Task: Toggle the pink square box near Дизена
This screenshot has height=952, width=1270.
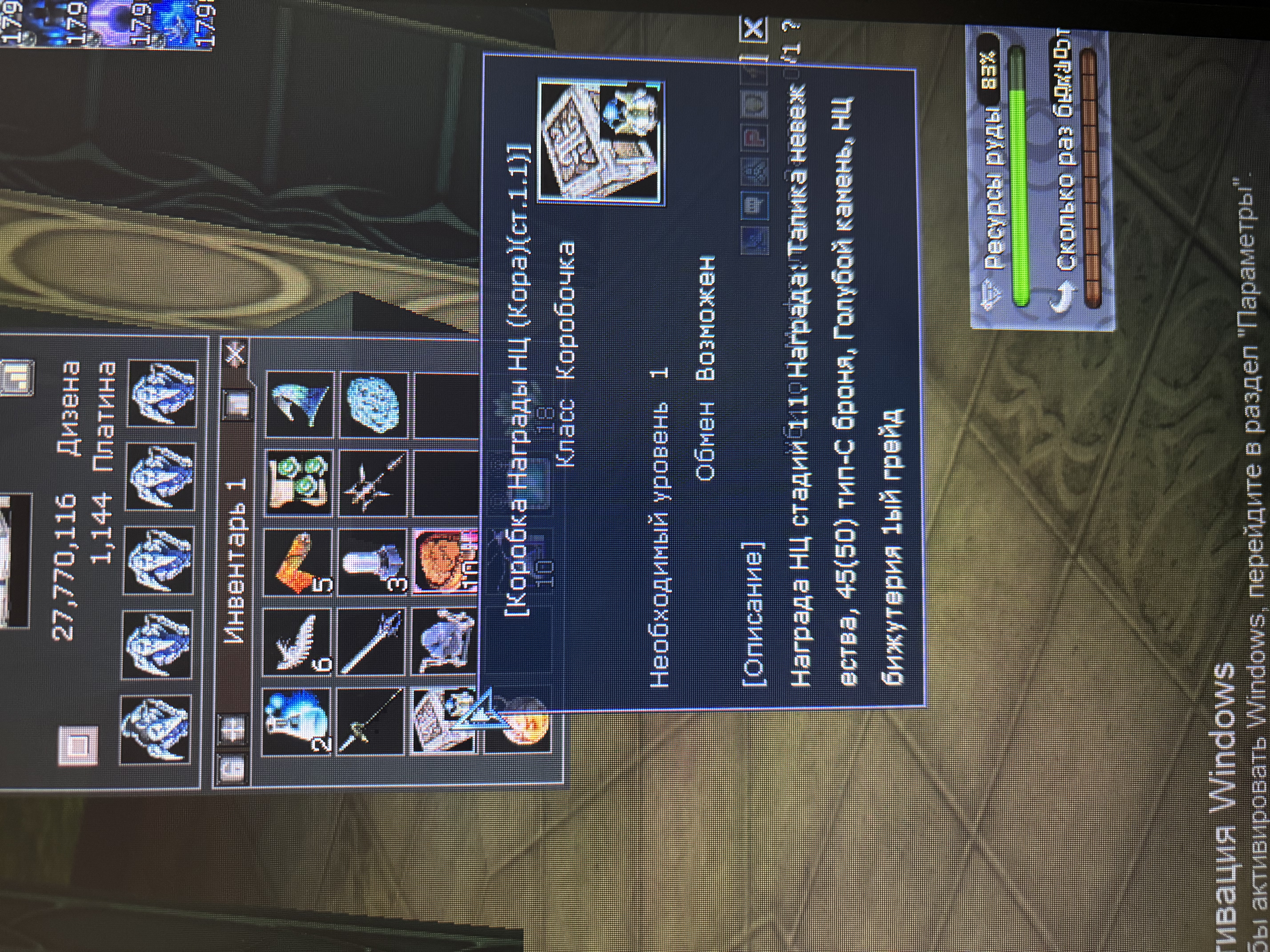Action: coord(78,745)
